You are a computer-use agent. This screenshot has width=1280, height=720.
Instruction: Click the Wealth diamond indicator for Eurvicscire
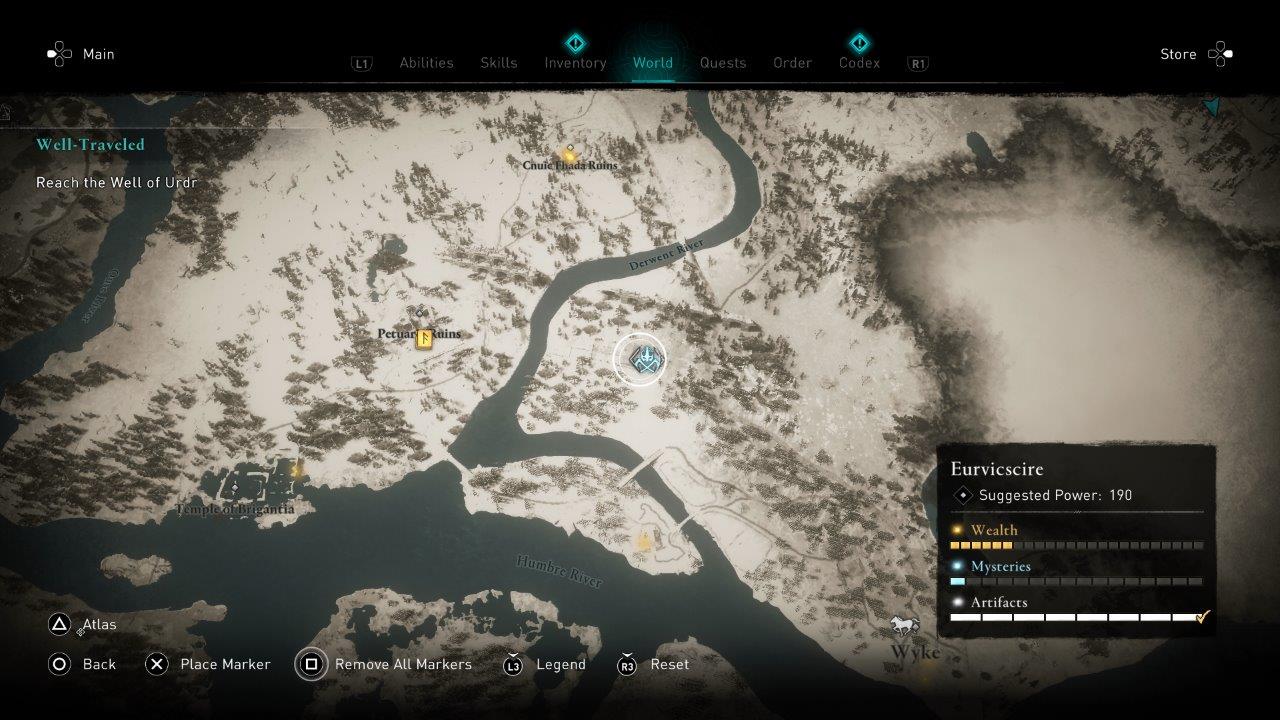coord(958,530)
